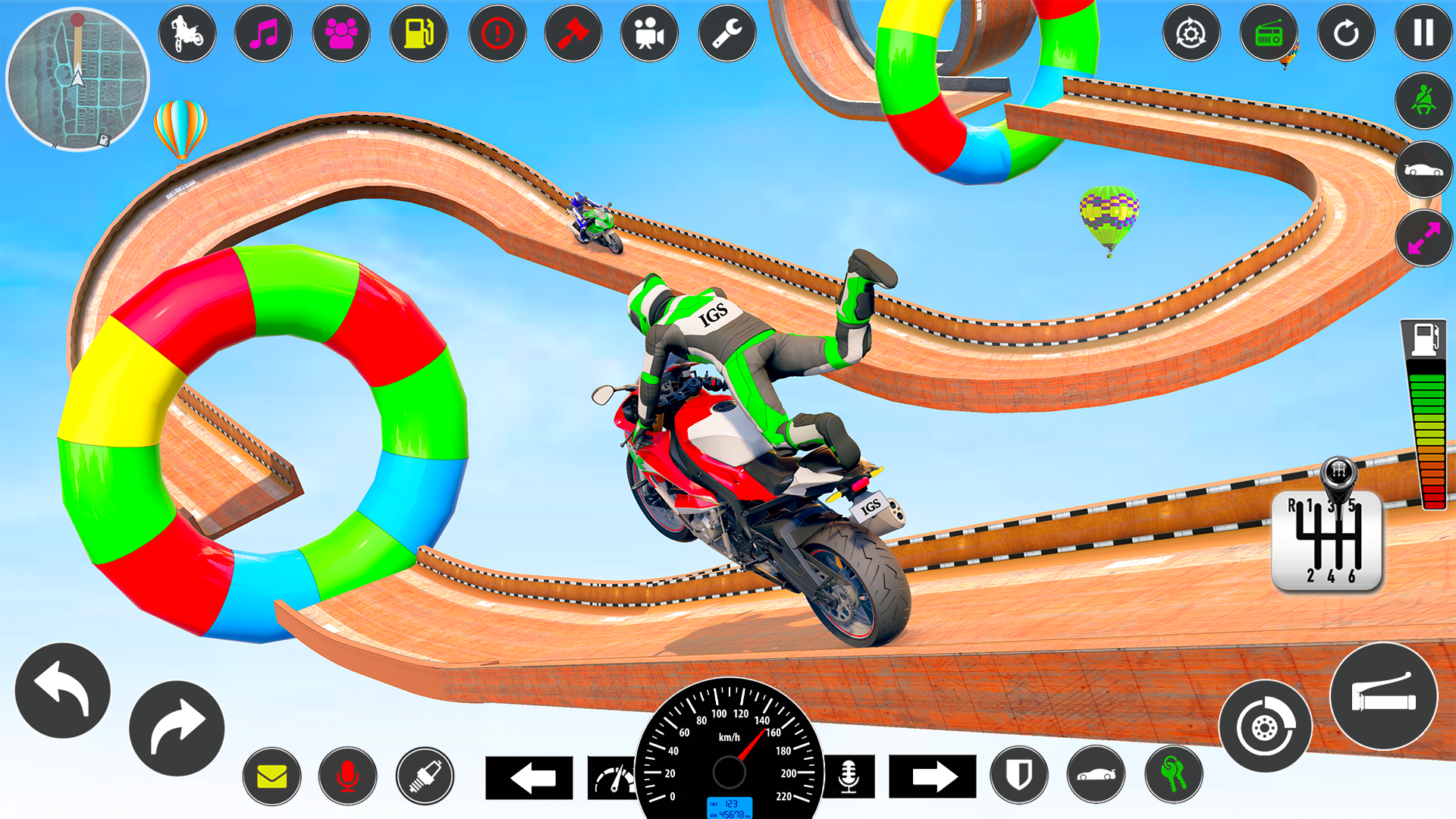Image resolution: width=1456 pixels, height=819 pixels.
Task: Tap the fuel pump refill icon
Action: click(418, 34)
